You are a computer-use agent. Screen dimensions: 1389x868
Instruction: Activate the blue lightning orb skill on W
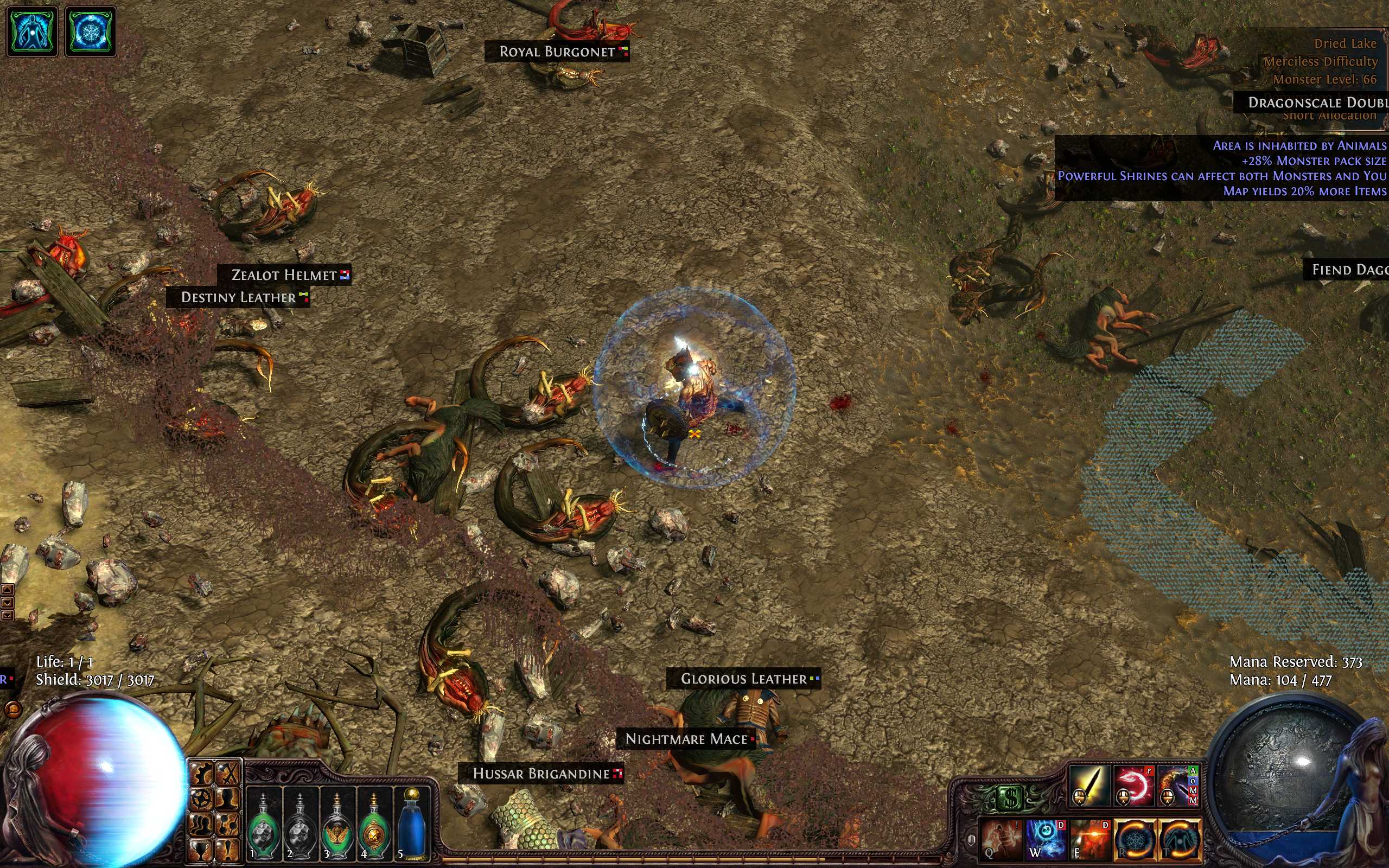click(1046, 839)
